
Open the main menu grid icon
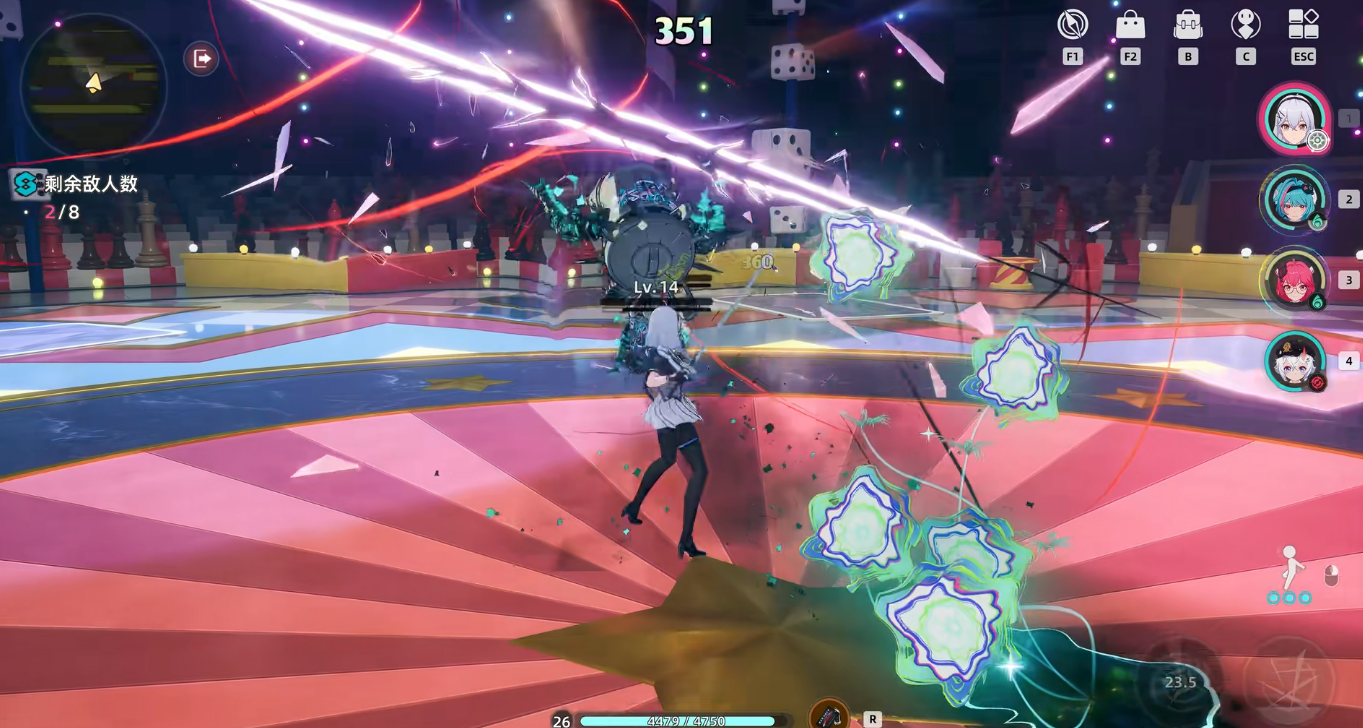pyautogui.click(x=1303, y=25)
